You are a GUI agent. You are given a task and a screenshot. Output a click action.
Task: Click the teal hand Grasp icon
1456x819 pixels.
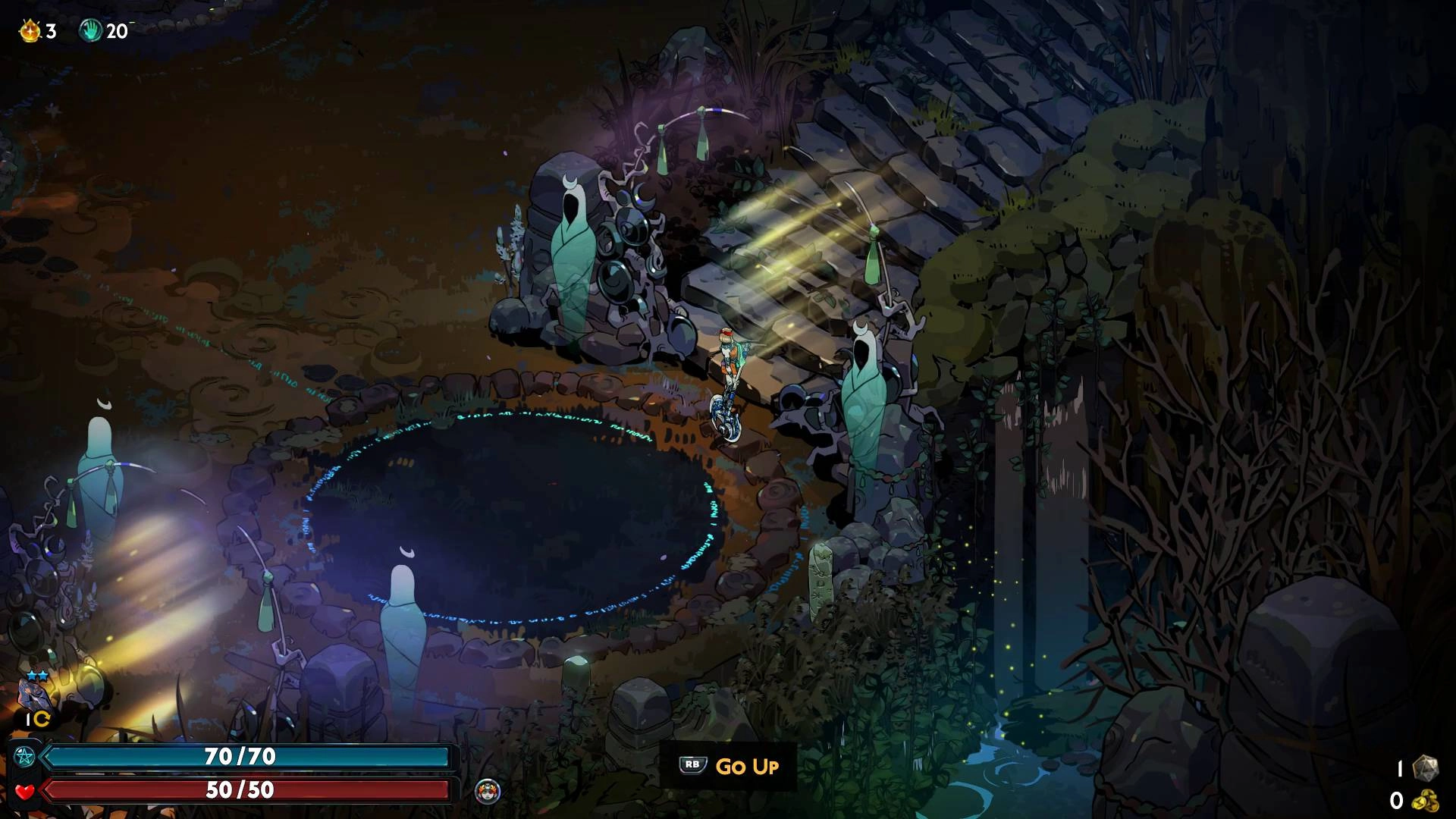[x=90, y=31]
